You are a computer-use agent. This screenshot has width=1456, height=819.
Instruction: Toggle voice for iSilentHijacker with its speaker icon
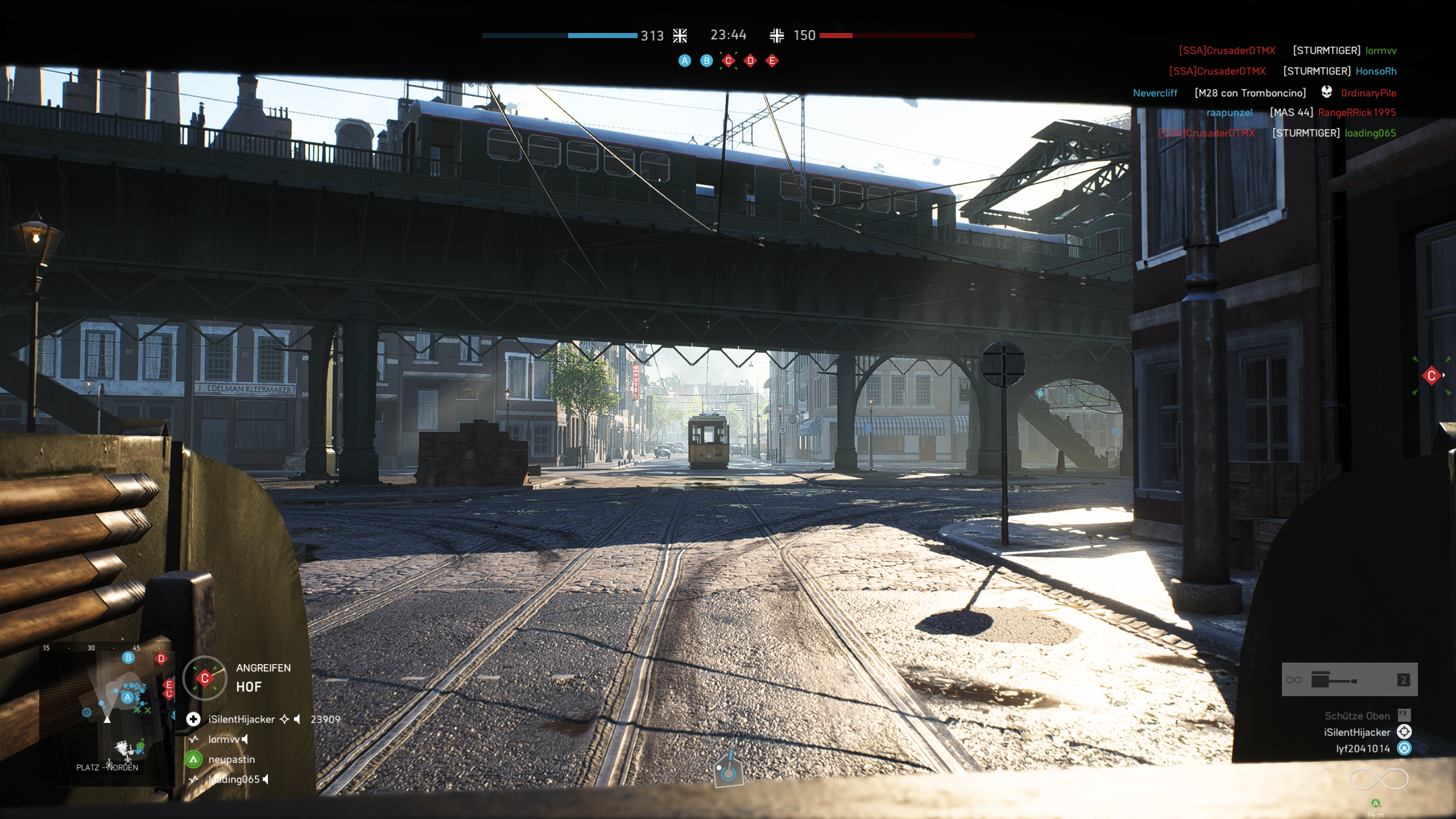click(x=296, y=720)
